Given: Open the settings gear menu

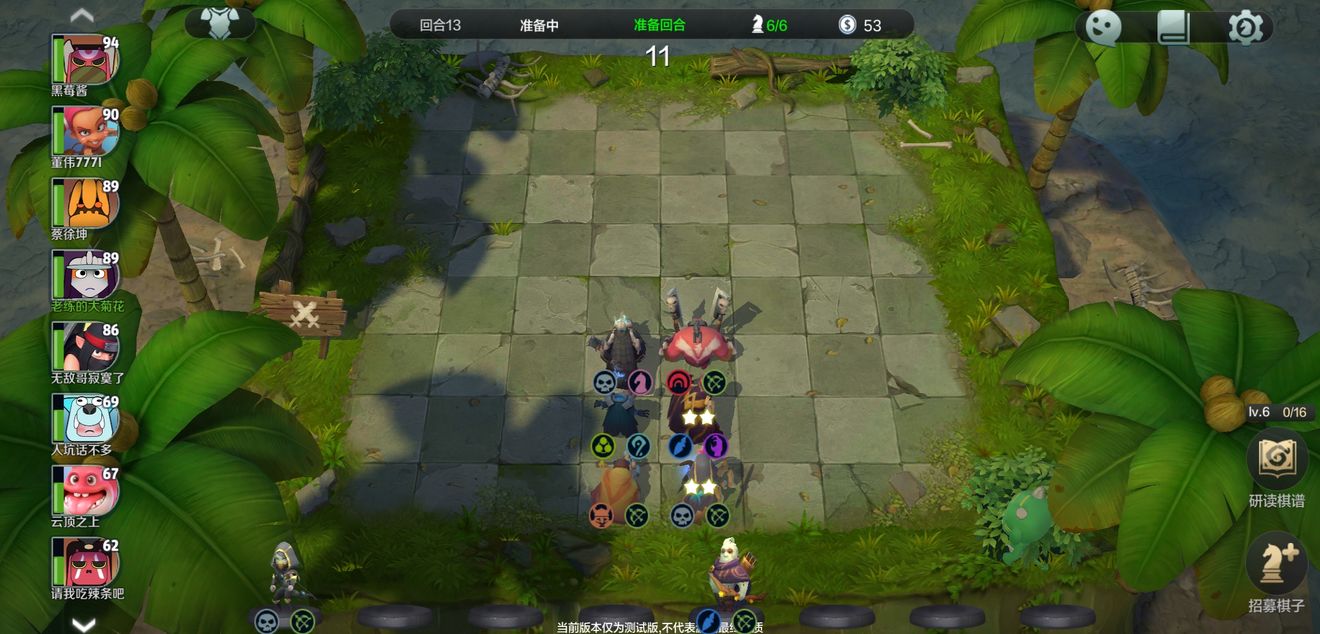Looking at the screenshot, I should click(1245, 27).
